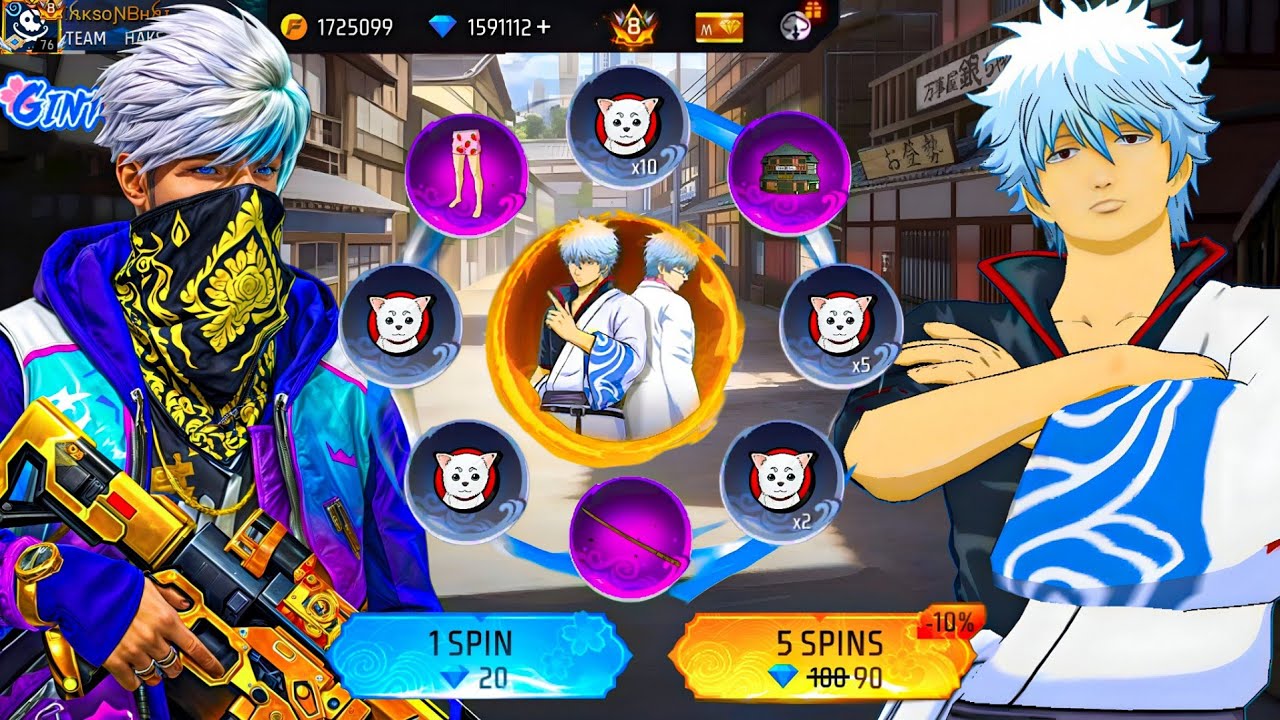Buy 1 Spin for 20 diamonds
1280x720 pixels.
click(478, 657)
